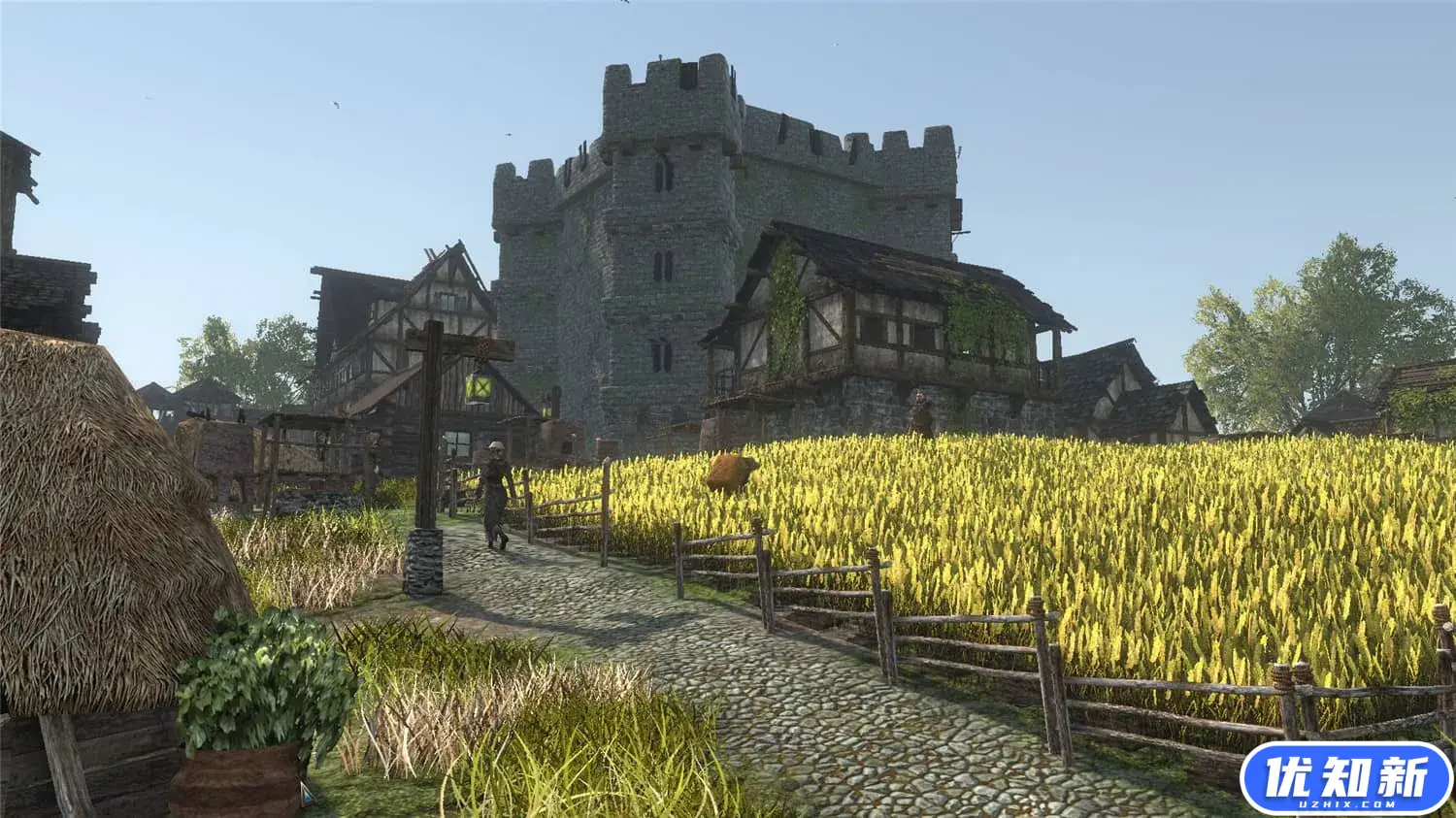The width and height of the screenshot is (1456, 818).
Task: Click the 优知新 uzhix.com watermark logo
Action: click(1346, 778)
